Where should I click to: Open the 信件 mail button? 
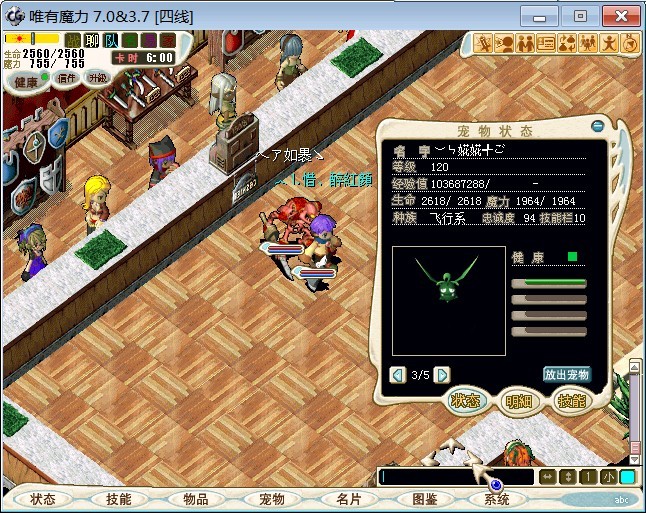(68, 77)
